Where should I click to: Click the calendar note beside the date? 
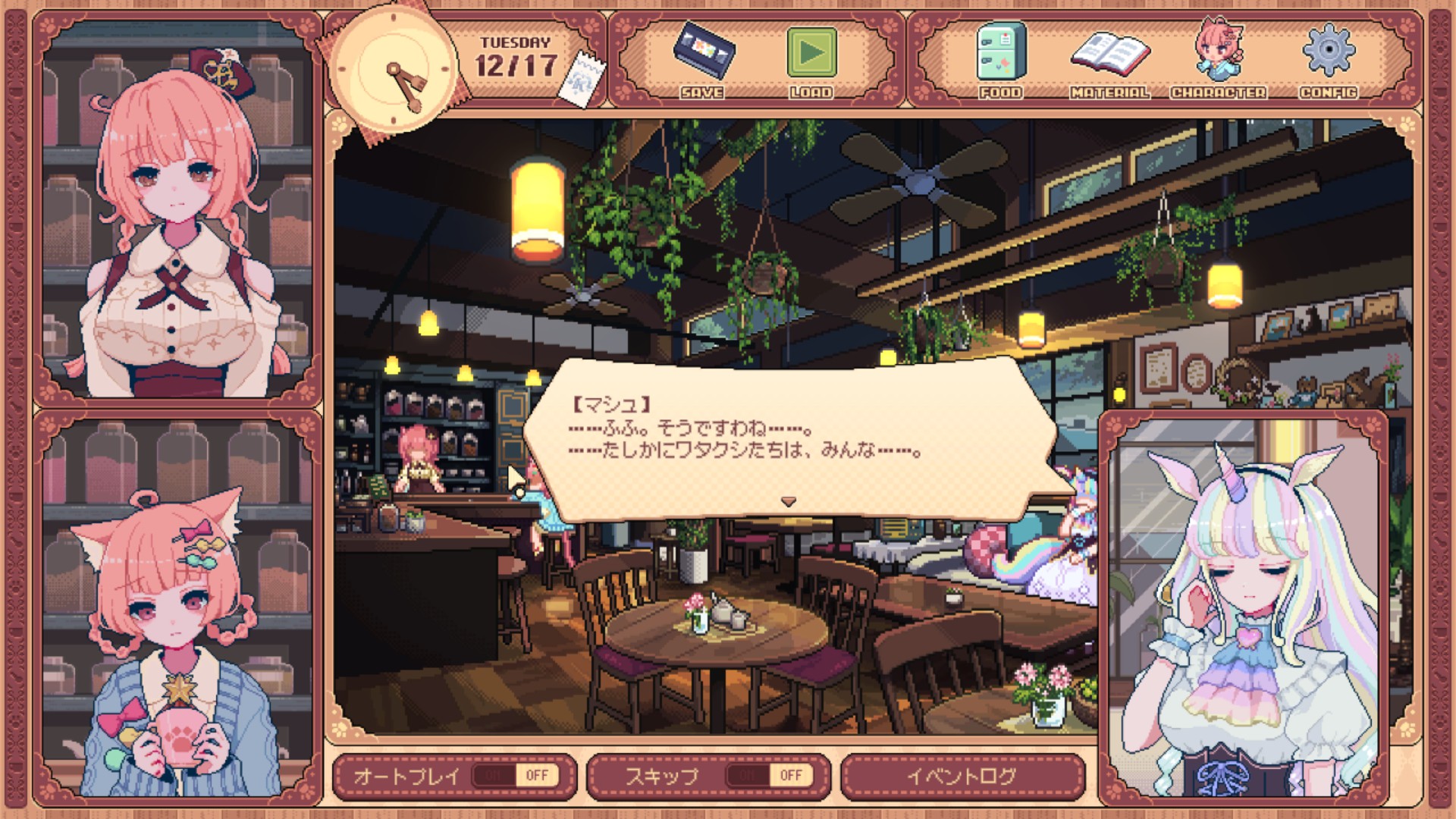pos(582,78)
